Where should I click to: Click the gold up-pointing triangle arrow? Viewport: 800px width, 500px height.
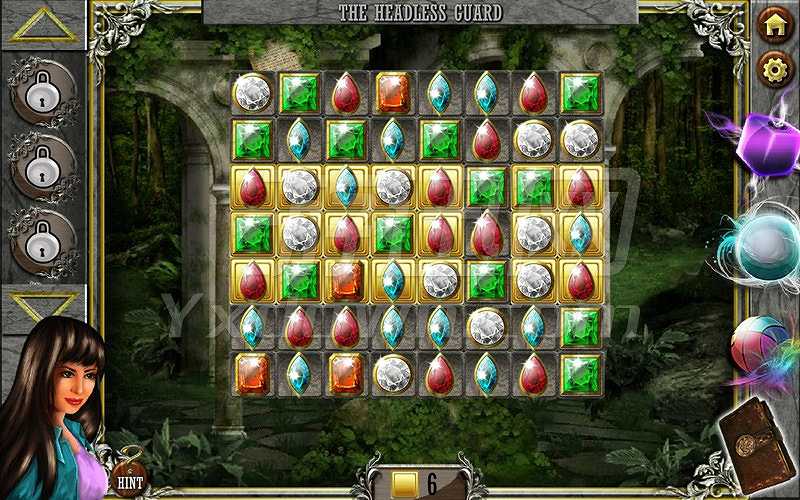(x=42, y=25)
